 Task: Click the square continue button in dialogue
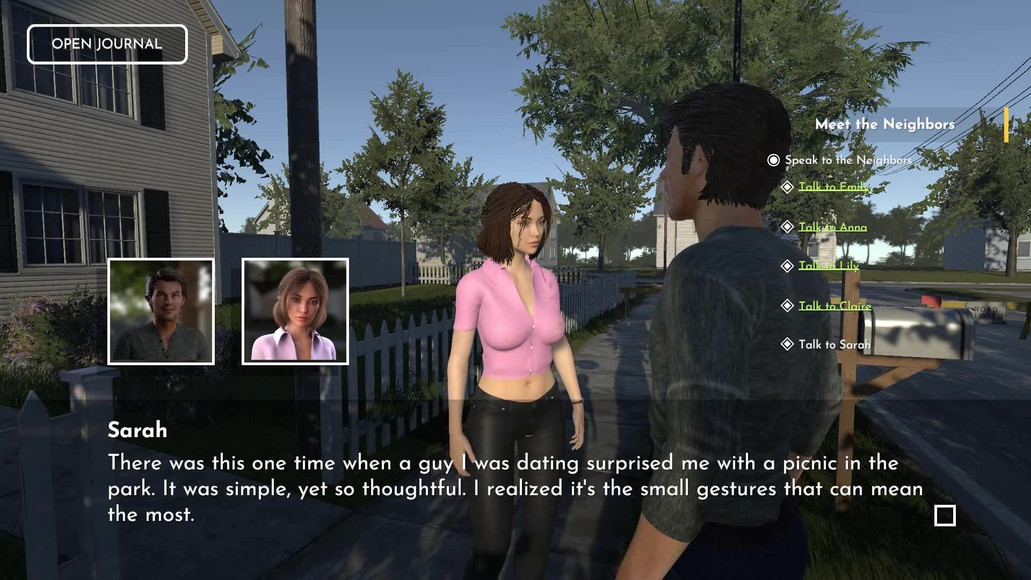944,515
